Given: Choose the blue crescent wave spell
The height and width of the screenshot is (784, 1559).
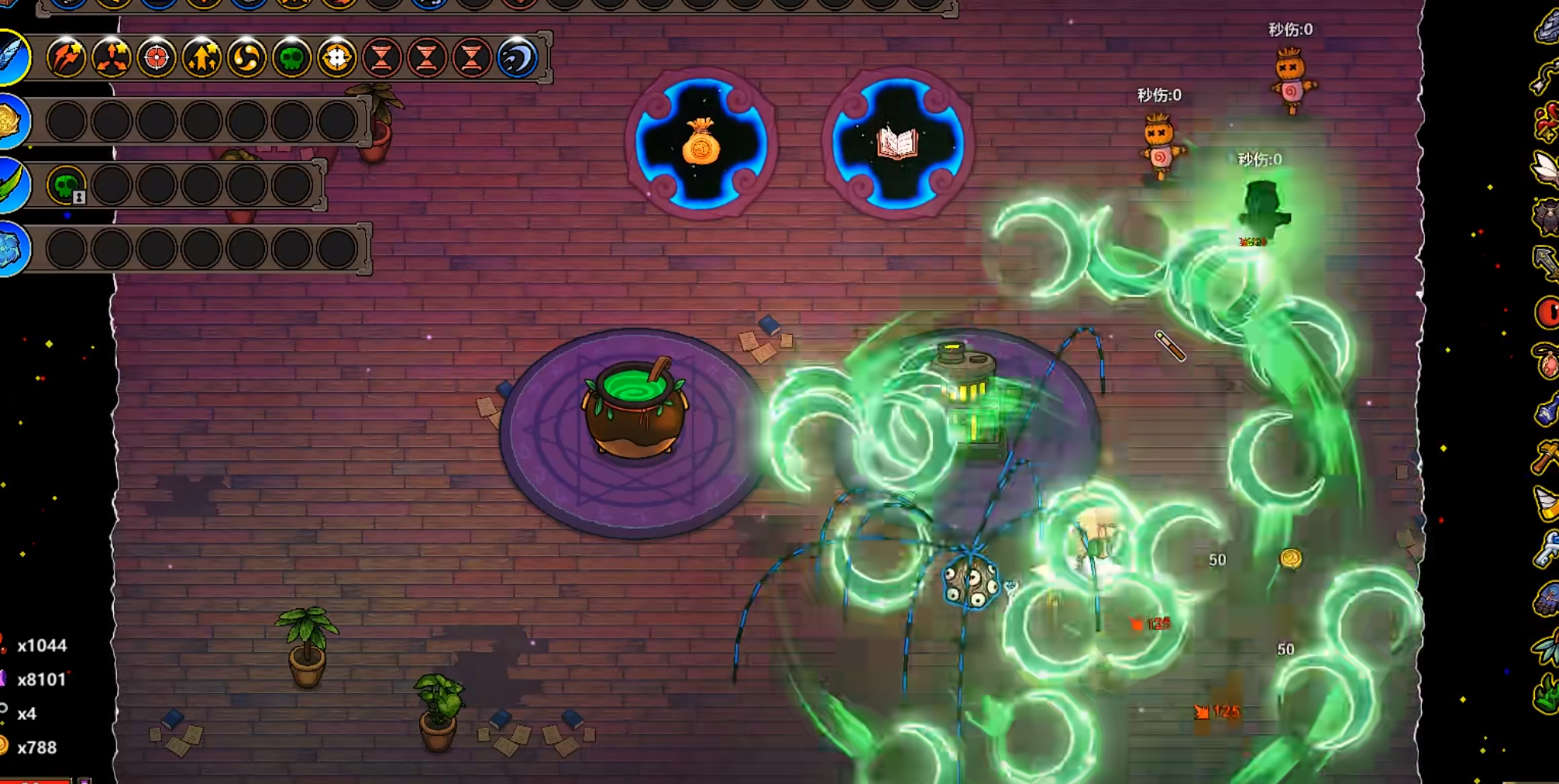Looking at the screenshot, I should (x=517, y=57).
